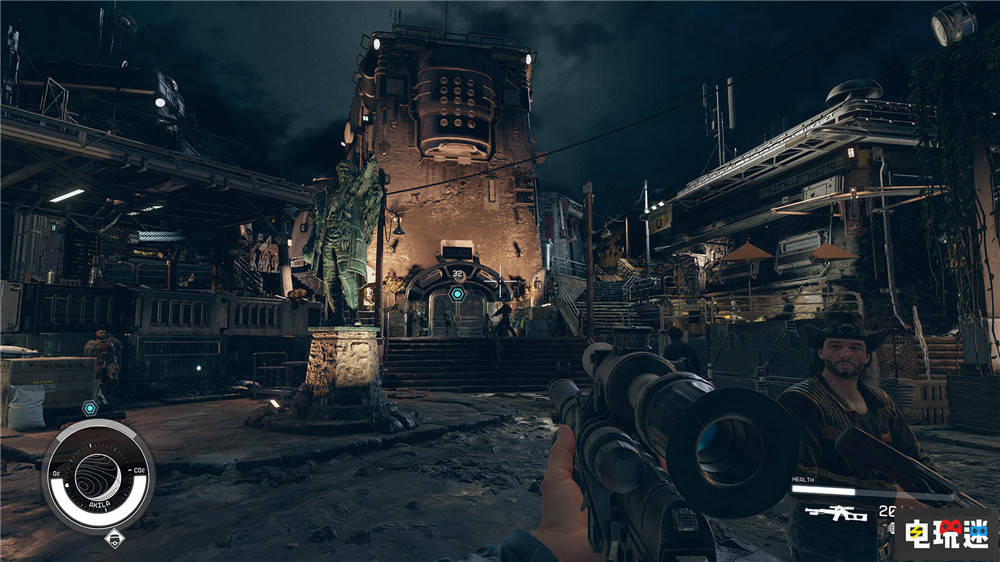Viewport: 1000px width, 562px height.
Task: Click the Akila planet compass dial
Action: (x=98, y=476)
